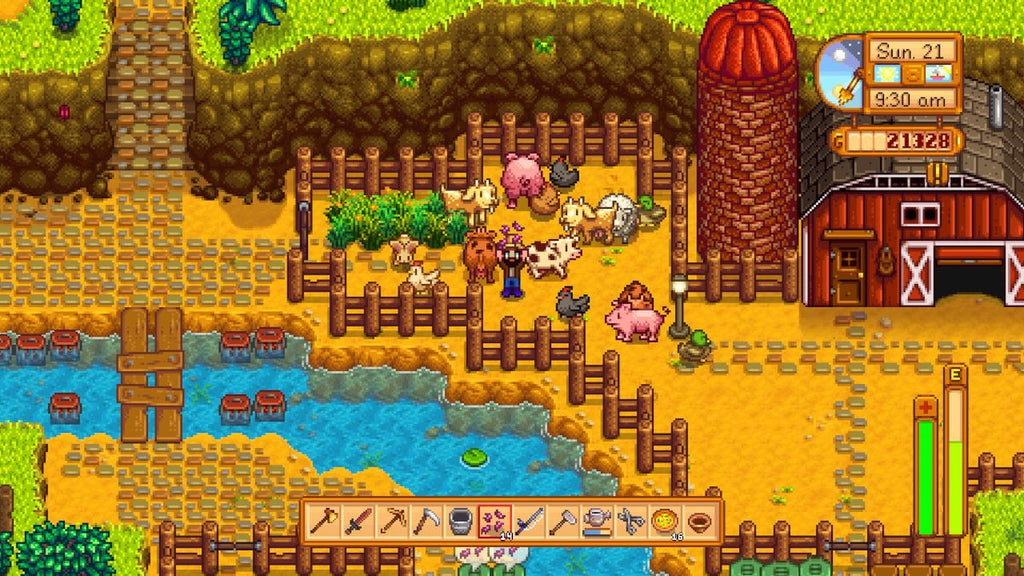Select the axe in the hotbar
1024x576 pixels.
coord(325,521)
